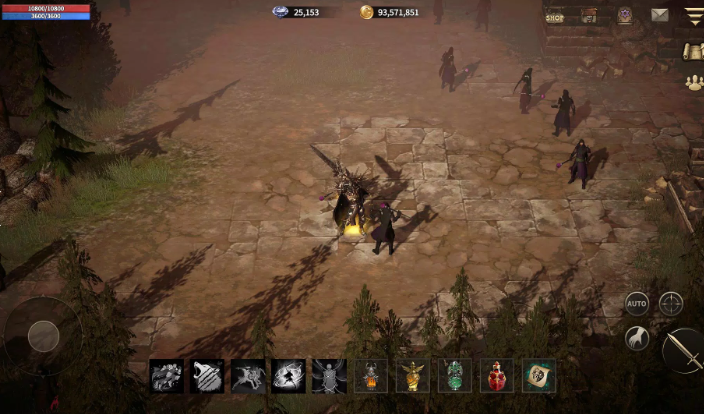Open the treasure chest icon
Viewport: 704px width, 414px height.
589,15
